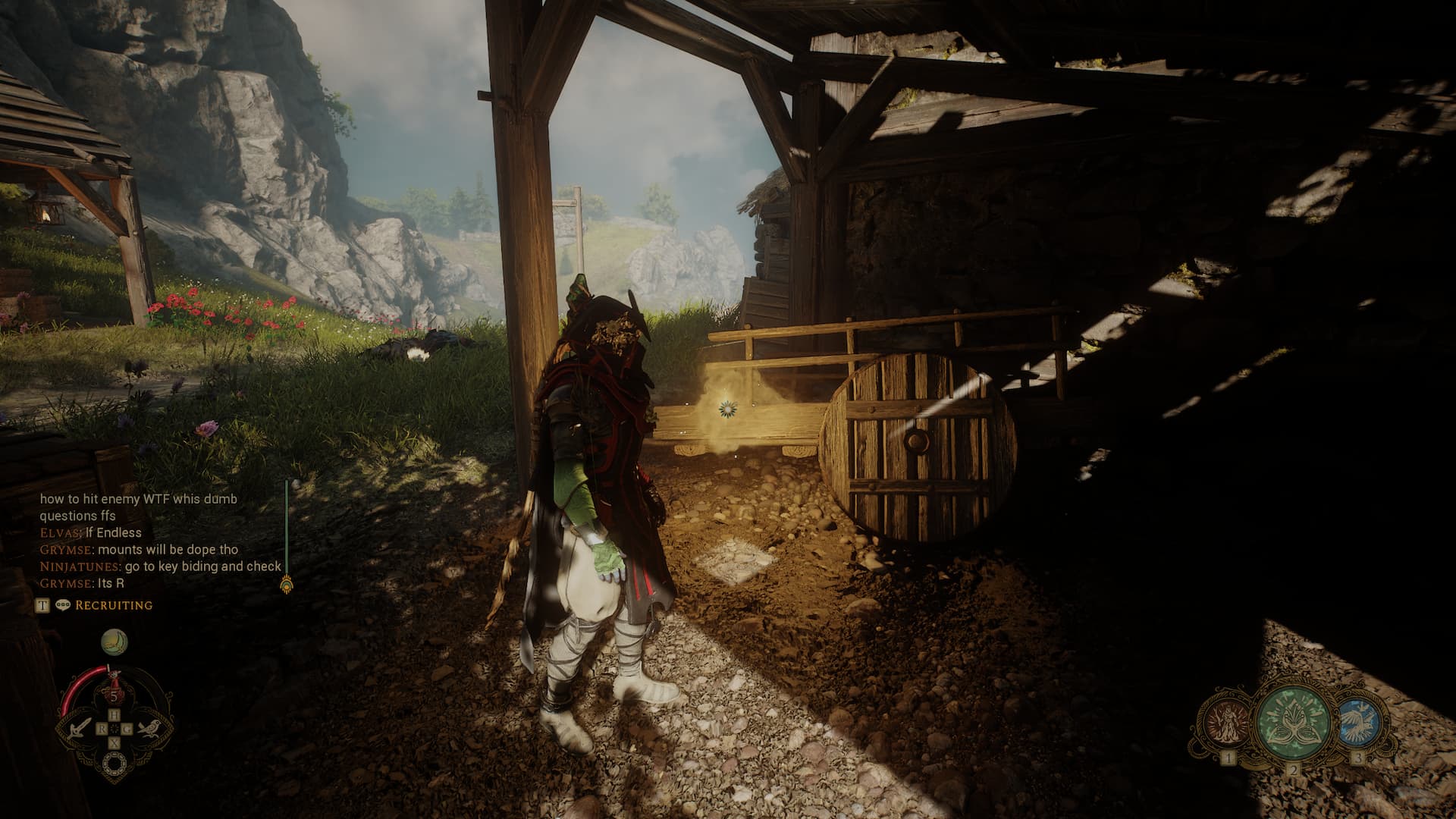The width and height of the screenshot is (1456, 819).
Task: Select the bird item slot
Action: [x=149, y=729]
